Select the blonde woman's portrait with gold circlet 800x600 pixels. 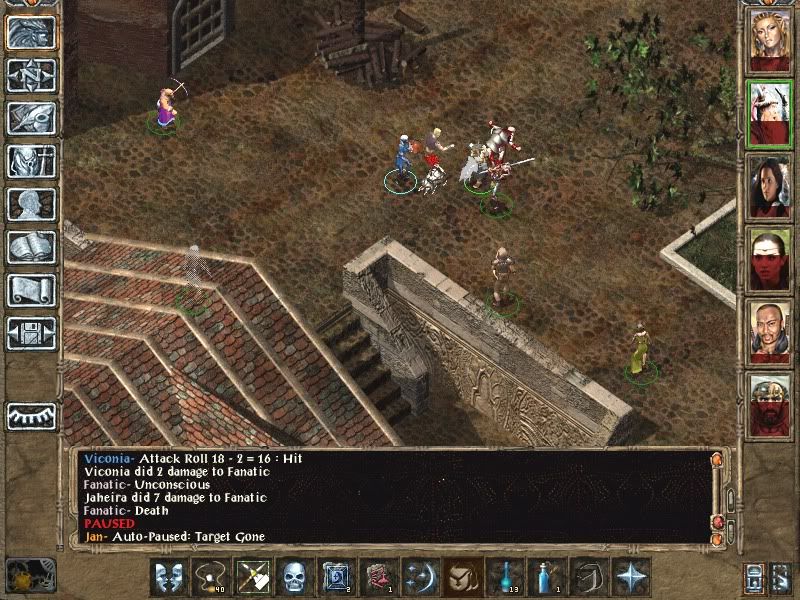[x=770, y=40]
